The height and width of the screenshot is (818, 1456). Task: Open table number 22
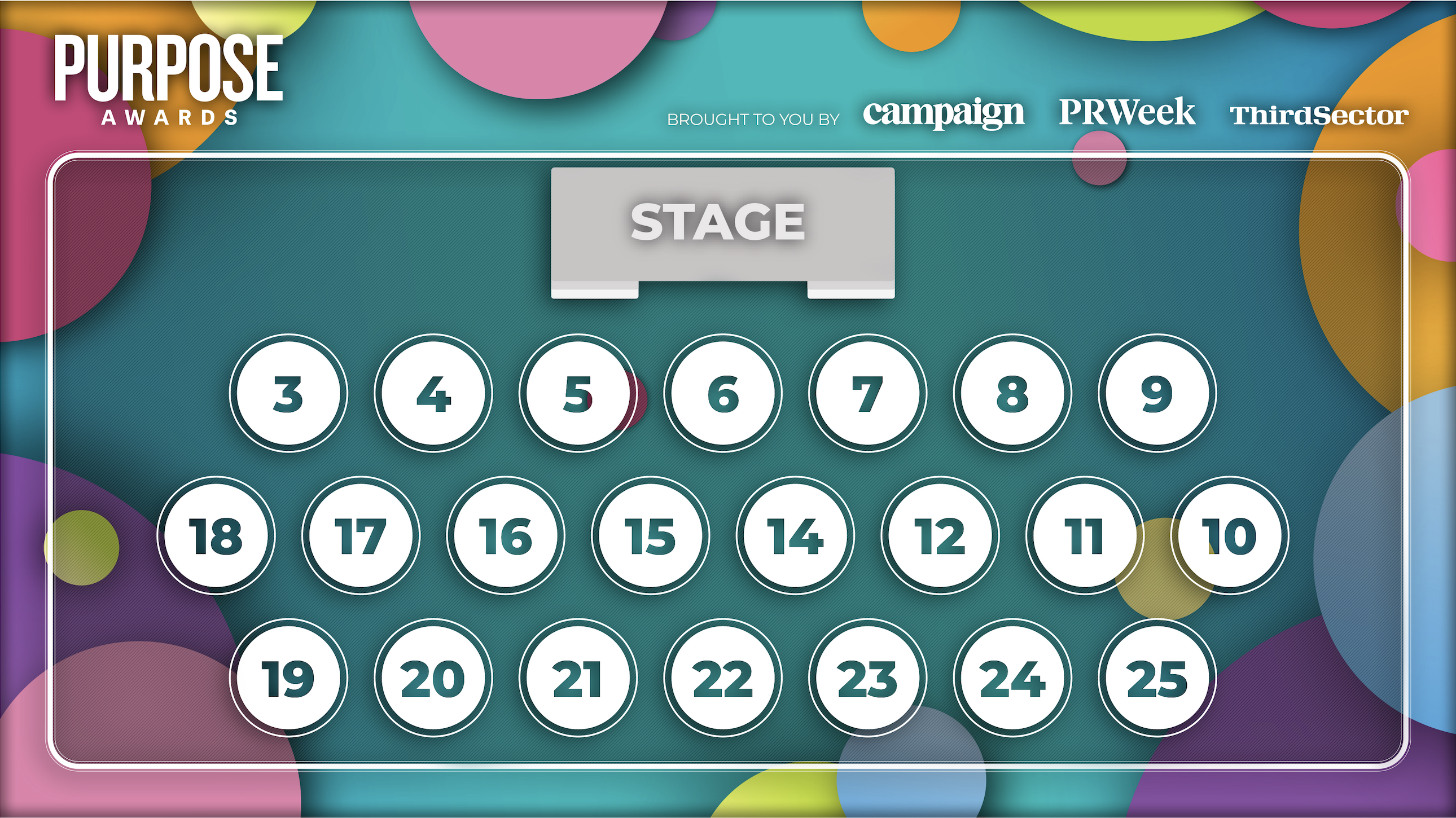pyautogui.click(x=722, y=678)
